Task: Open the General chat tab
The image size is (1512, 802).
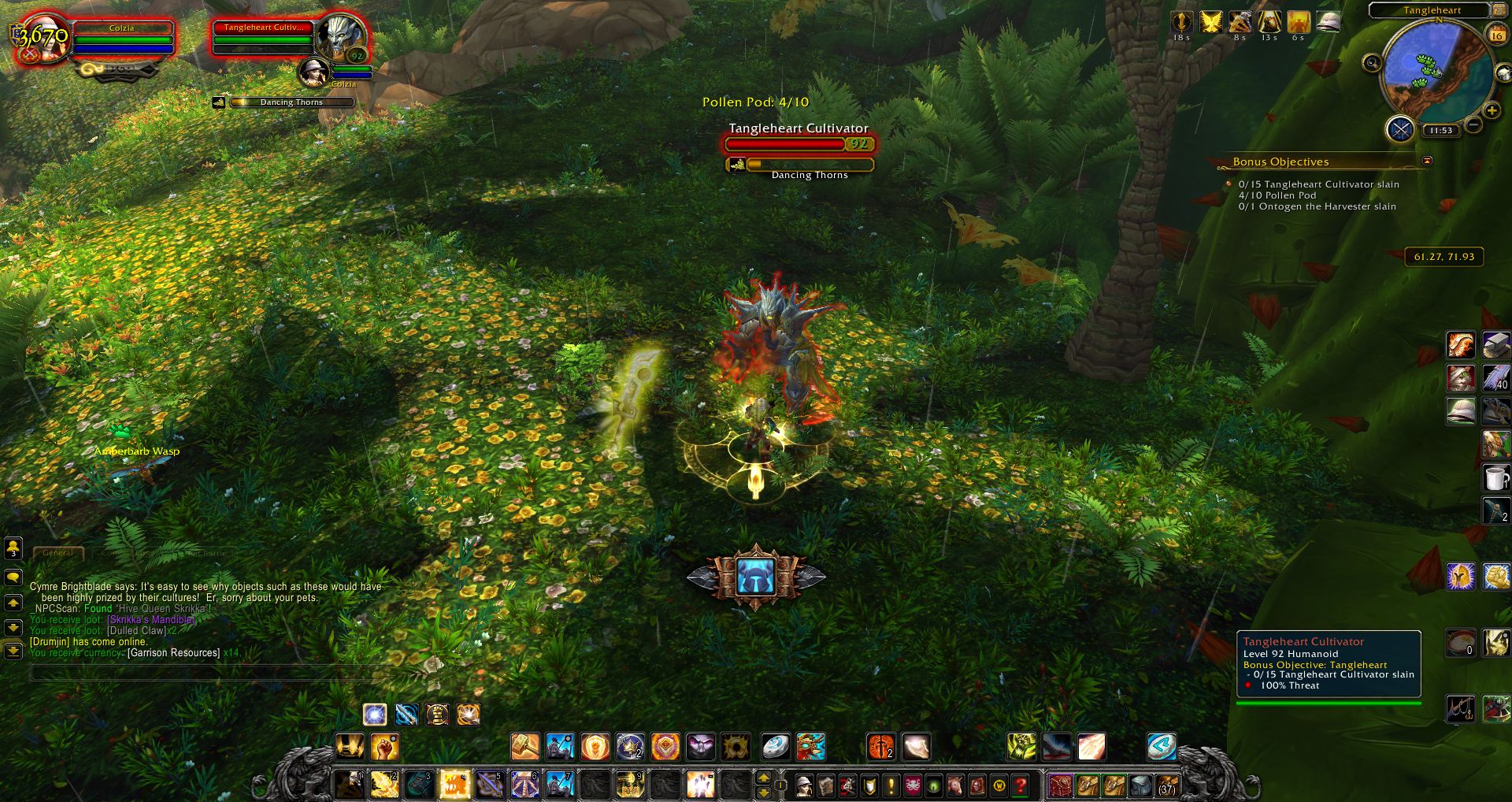Action: [x=58, y=553]
